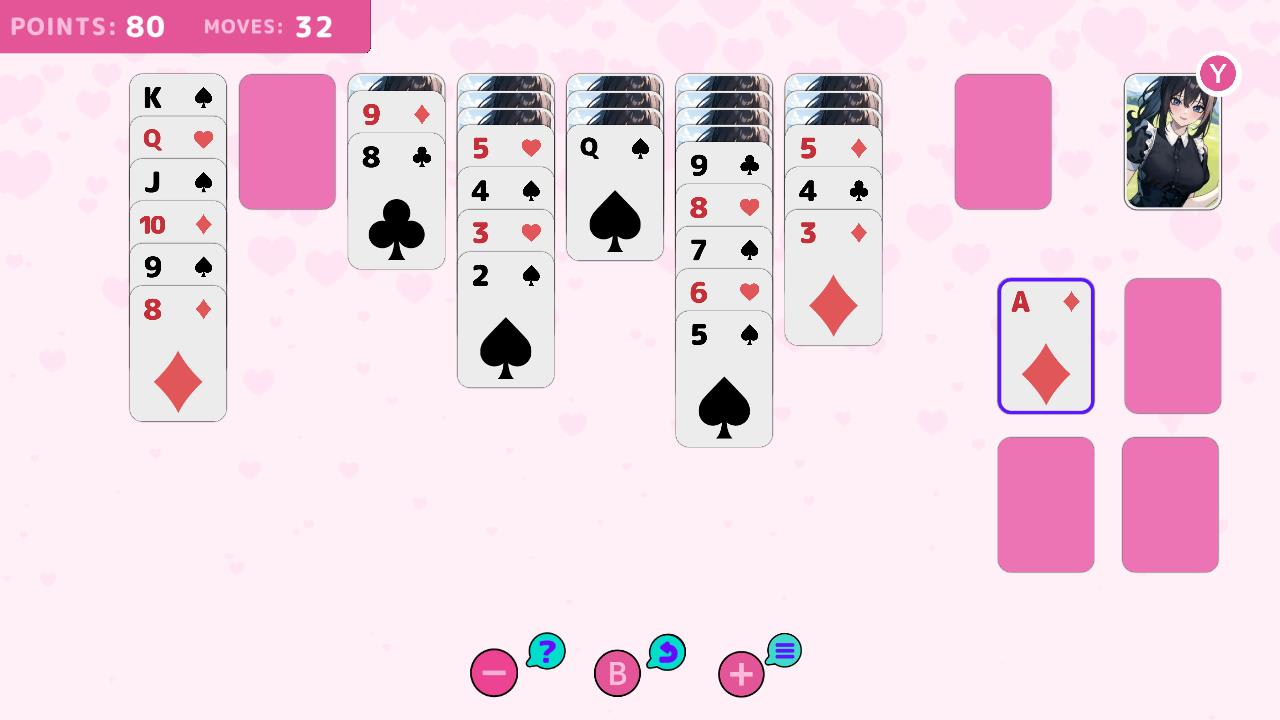Click the undo arrow icon
The image size is (1280, 720).
pos(668,651)
